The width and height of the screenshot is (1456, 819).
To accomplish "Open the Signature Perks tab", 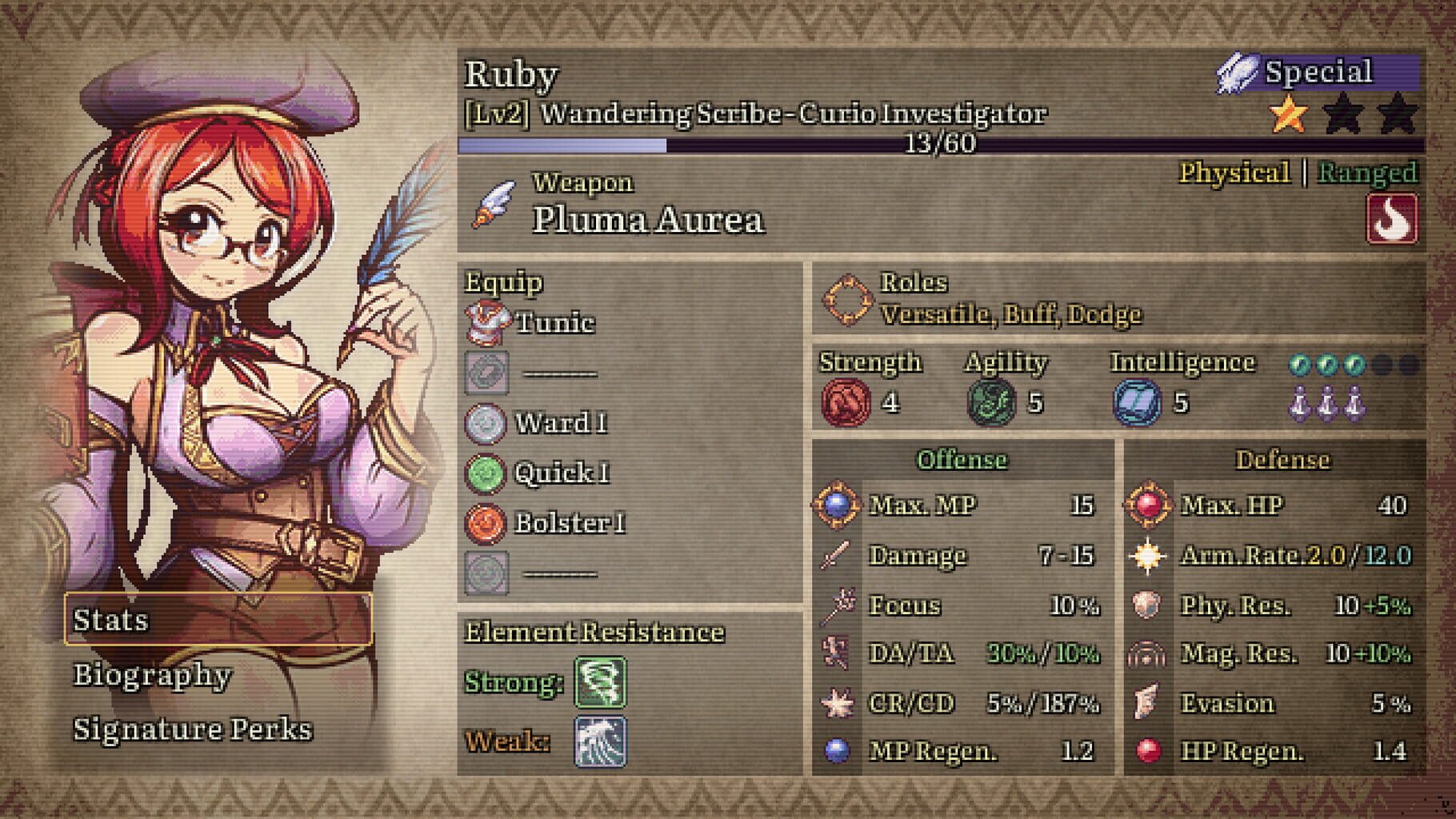I will pyautogui.click(x=192, y=729).
